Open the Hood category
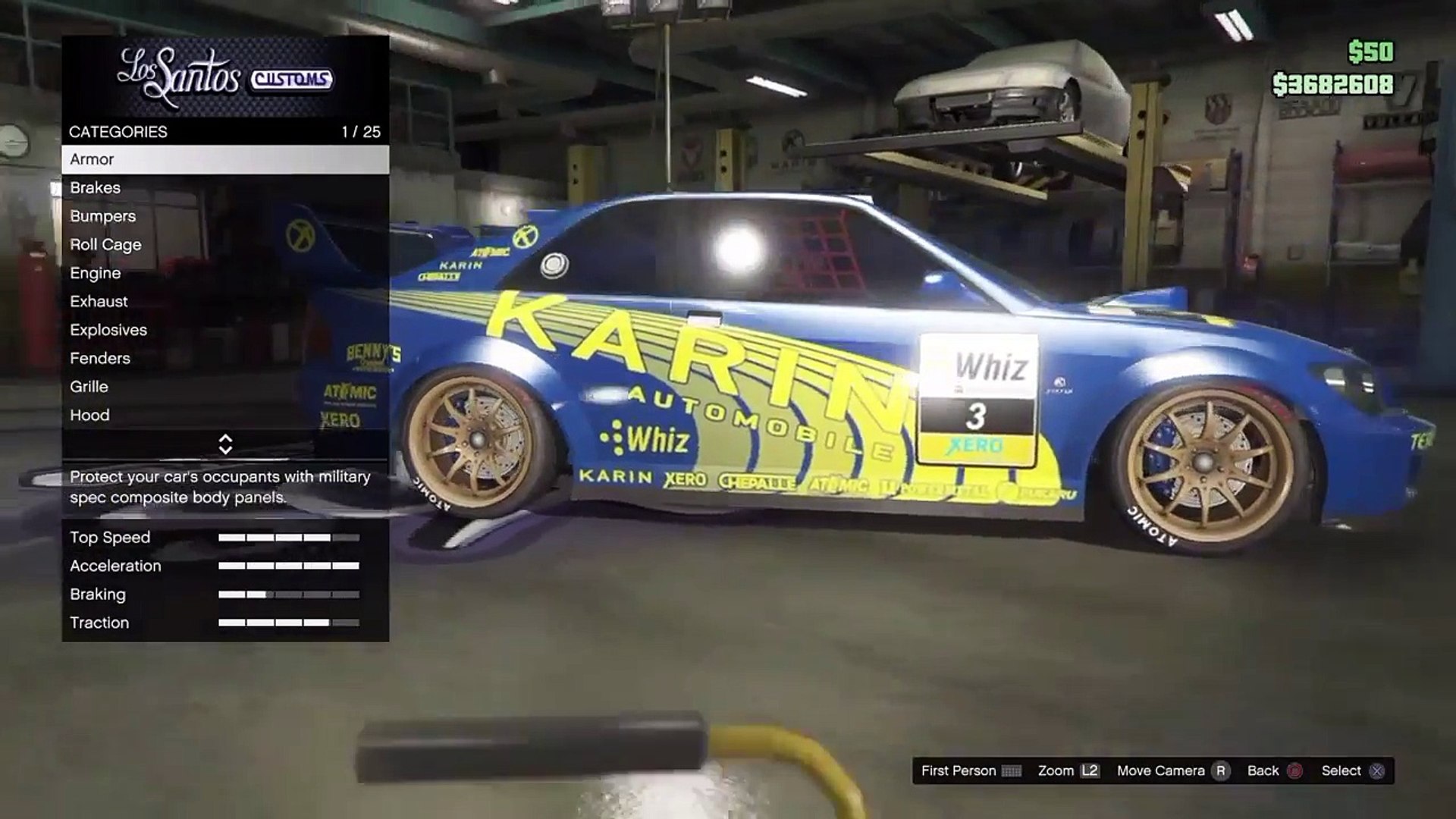This screenshot has height=819, width=1456. pos(224,416)
